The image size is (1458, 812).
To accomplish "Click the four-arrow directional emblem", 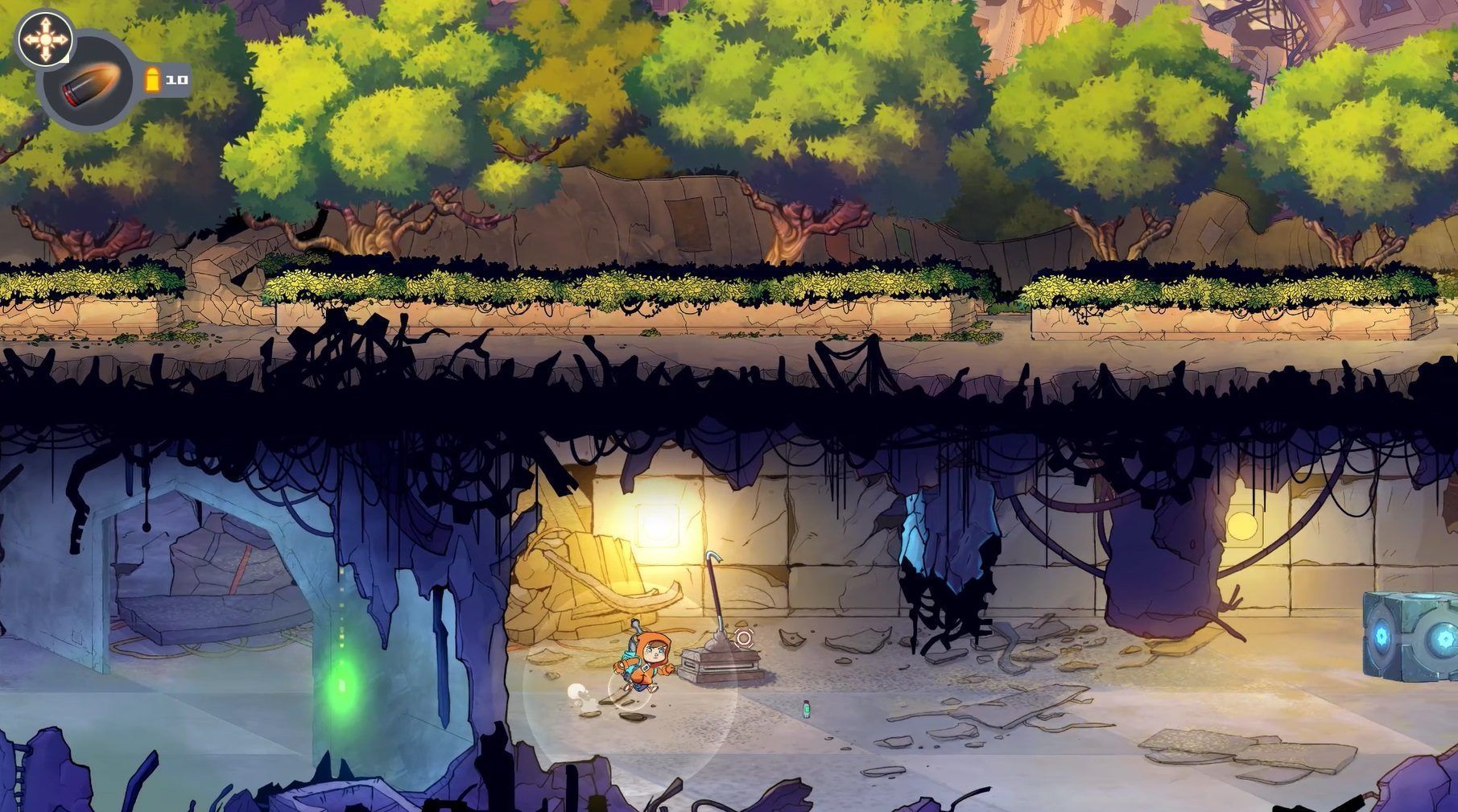I will point(43,38).
